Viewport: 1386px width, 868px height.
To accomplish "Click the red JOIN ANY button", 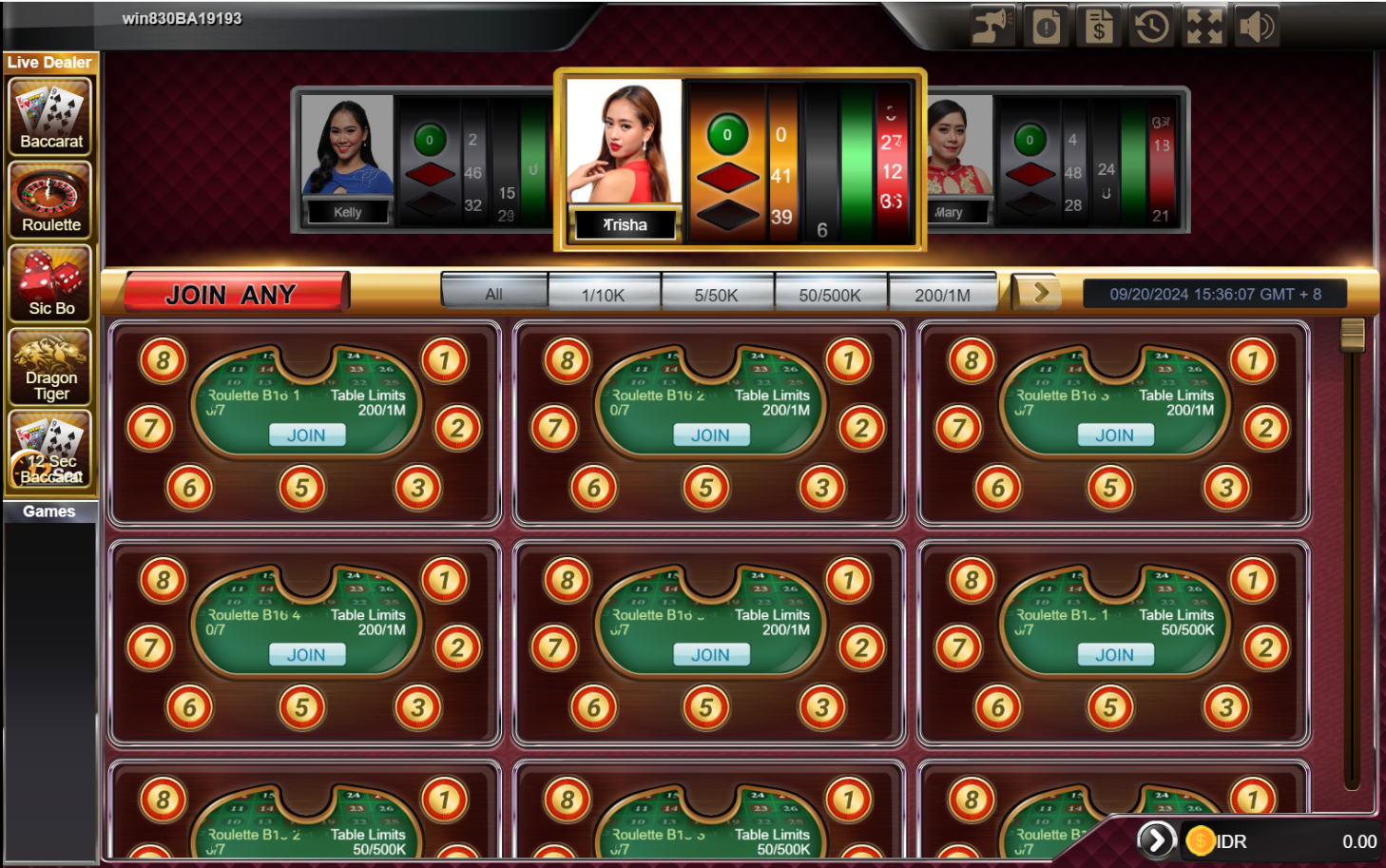I will click(x=232, y=294).
